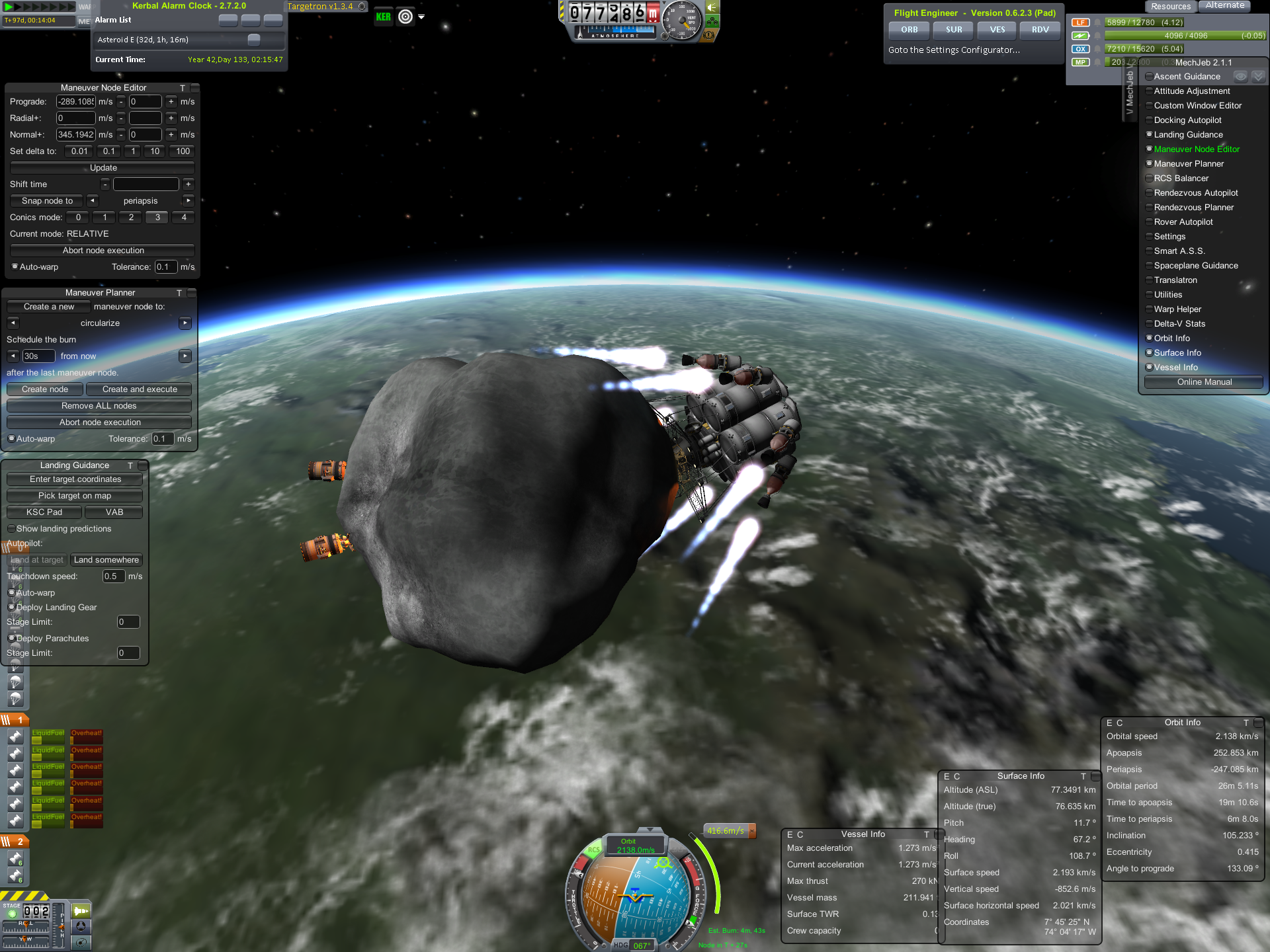Choose the KSC Pad landing target

click(44, 512)
